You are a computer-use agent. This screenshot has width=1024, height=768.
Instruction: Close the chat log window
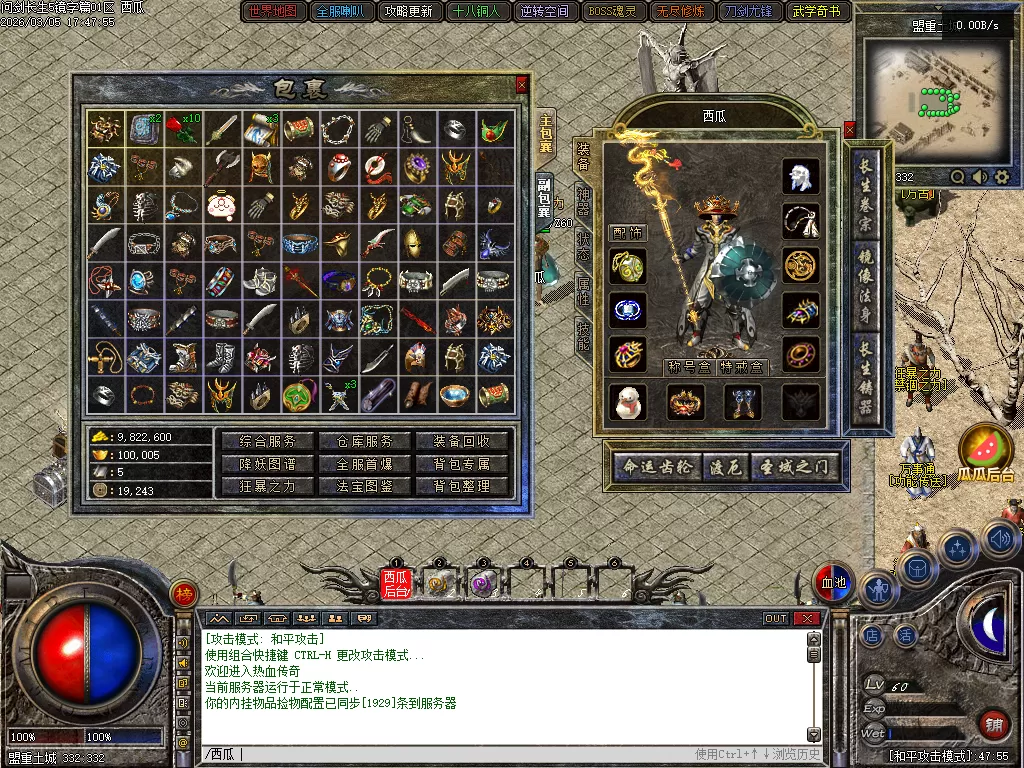(805, 619)
